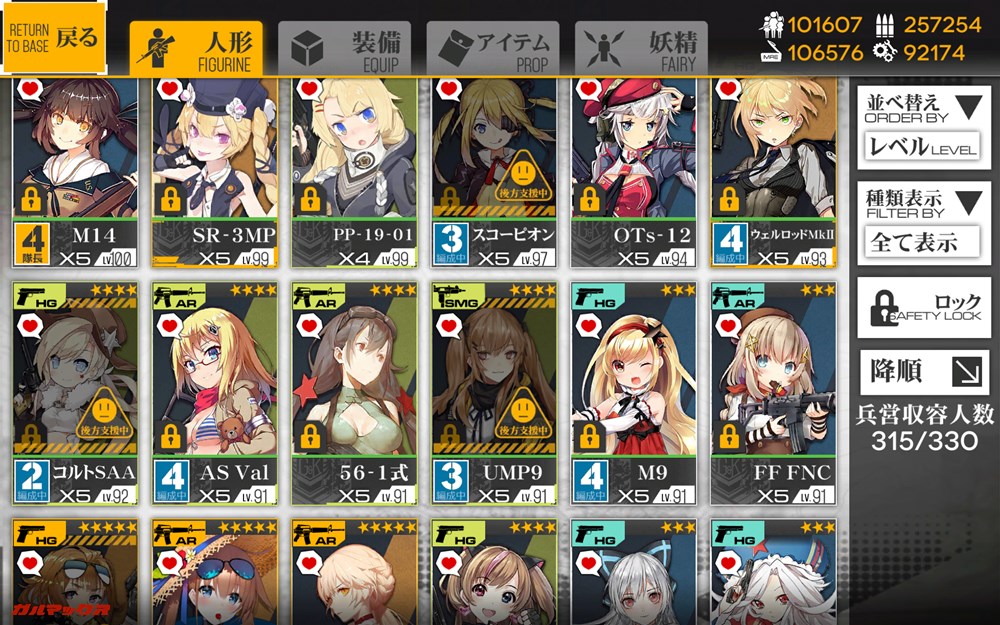
Task: Switch to the 人形 Figurine tab
Action: pos(196,47)
